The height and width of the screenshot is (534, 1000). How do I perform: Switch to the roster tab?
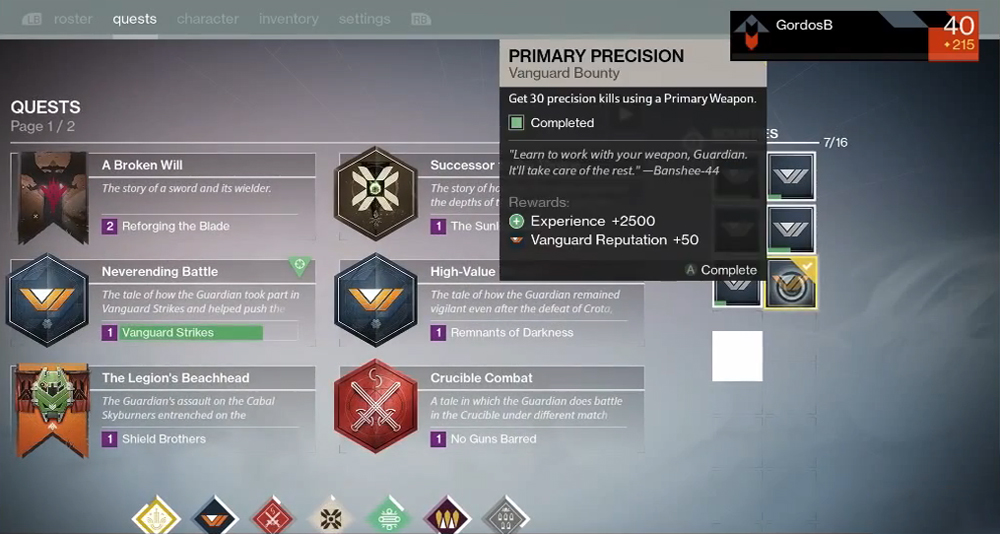(73, 19)
